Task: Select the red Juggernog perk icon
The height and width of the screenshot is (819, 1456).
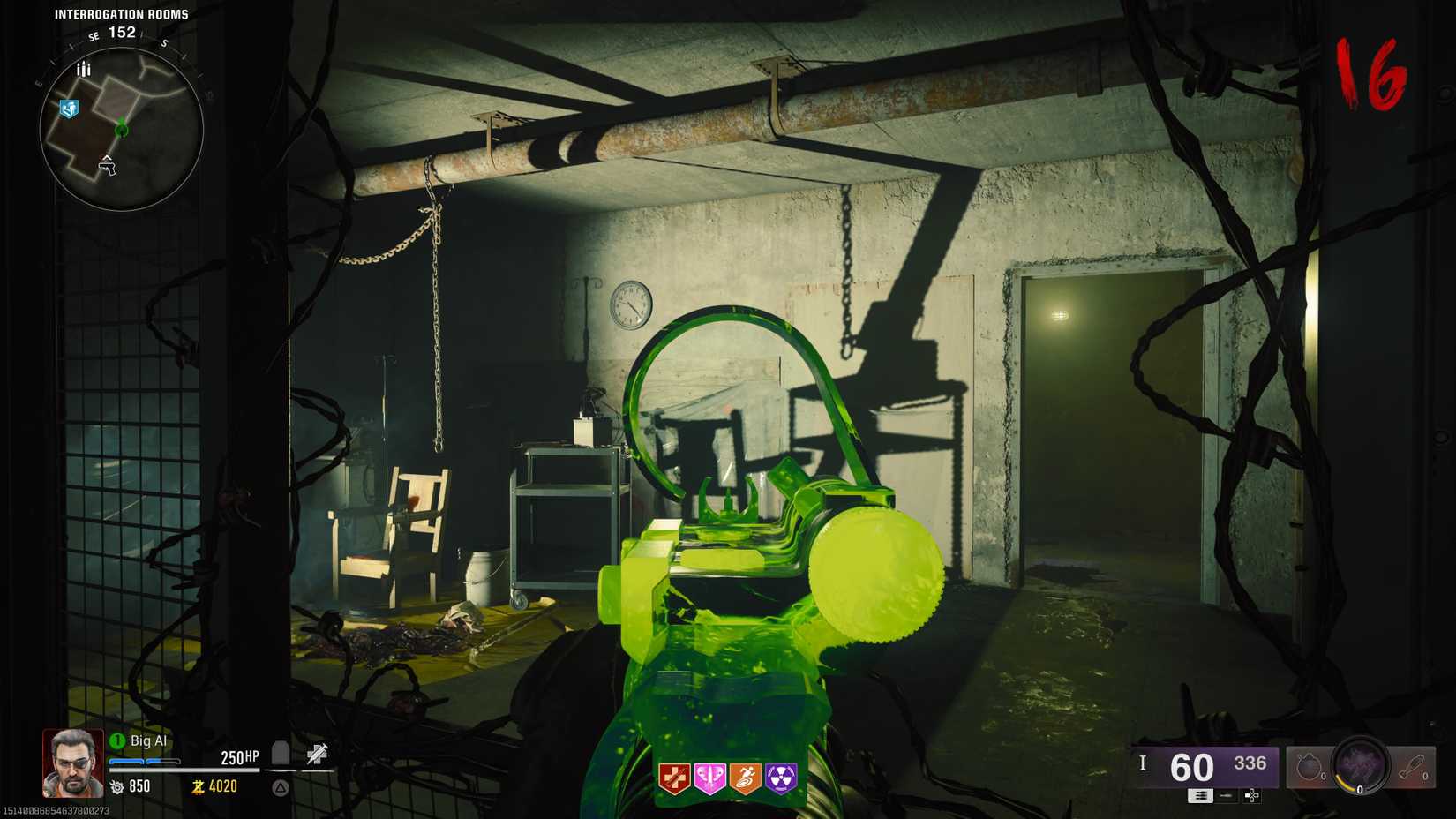Action: (675, 778)
